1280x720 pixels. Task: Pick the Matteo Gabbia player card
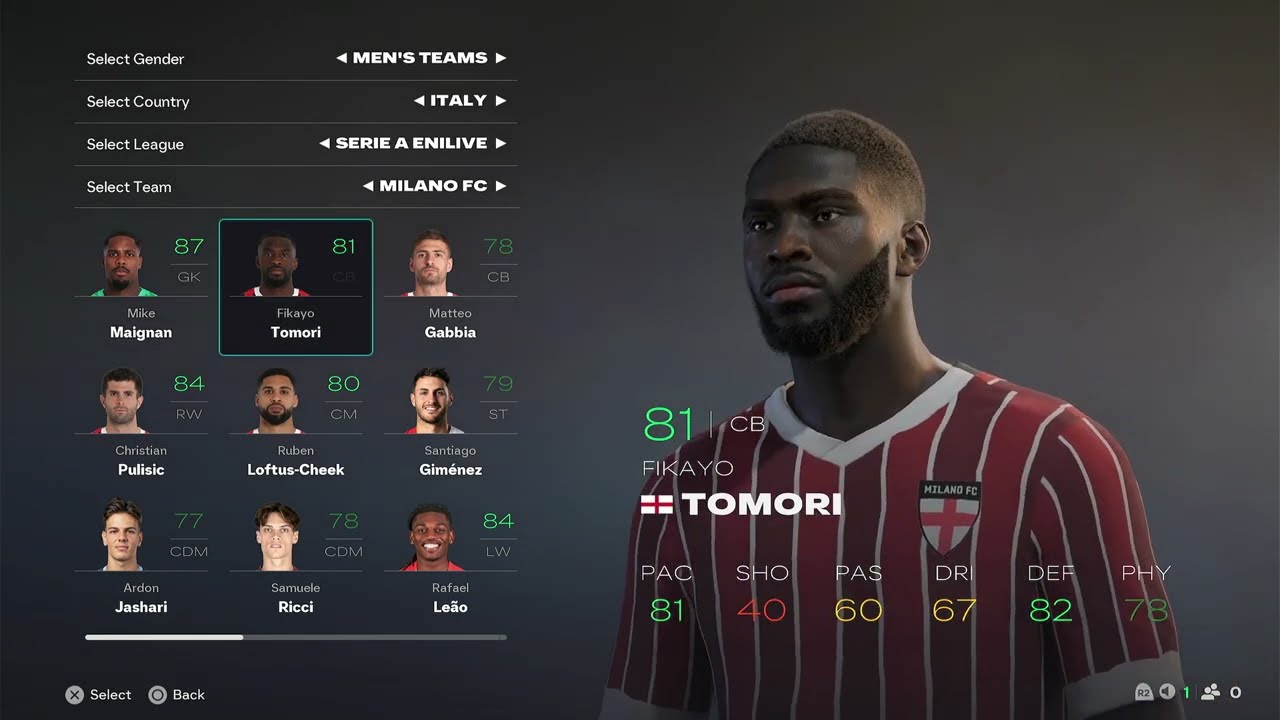450,288
